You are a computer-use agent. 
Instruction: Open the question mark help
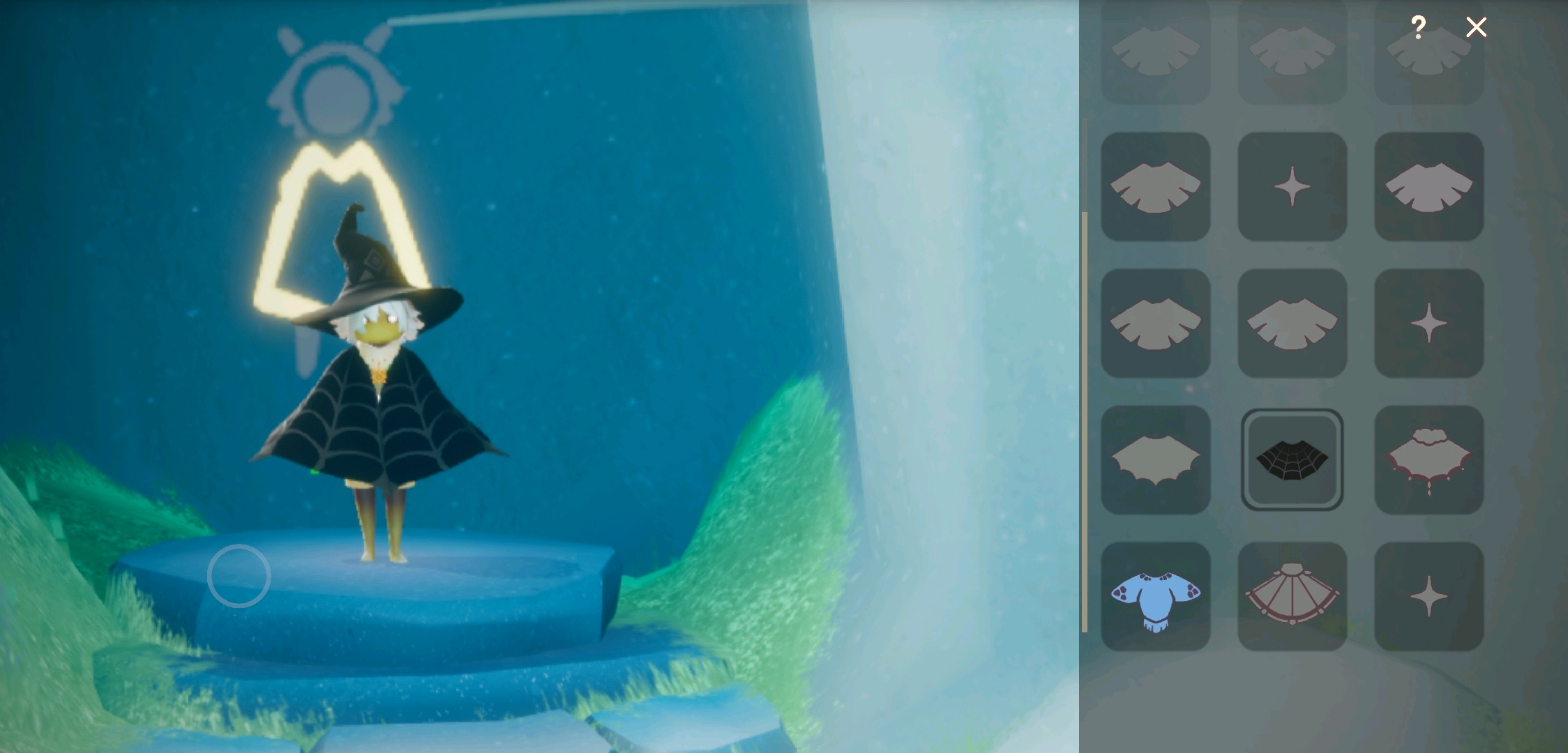1417,27
